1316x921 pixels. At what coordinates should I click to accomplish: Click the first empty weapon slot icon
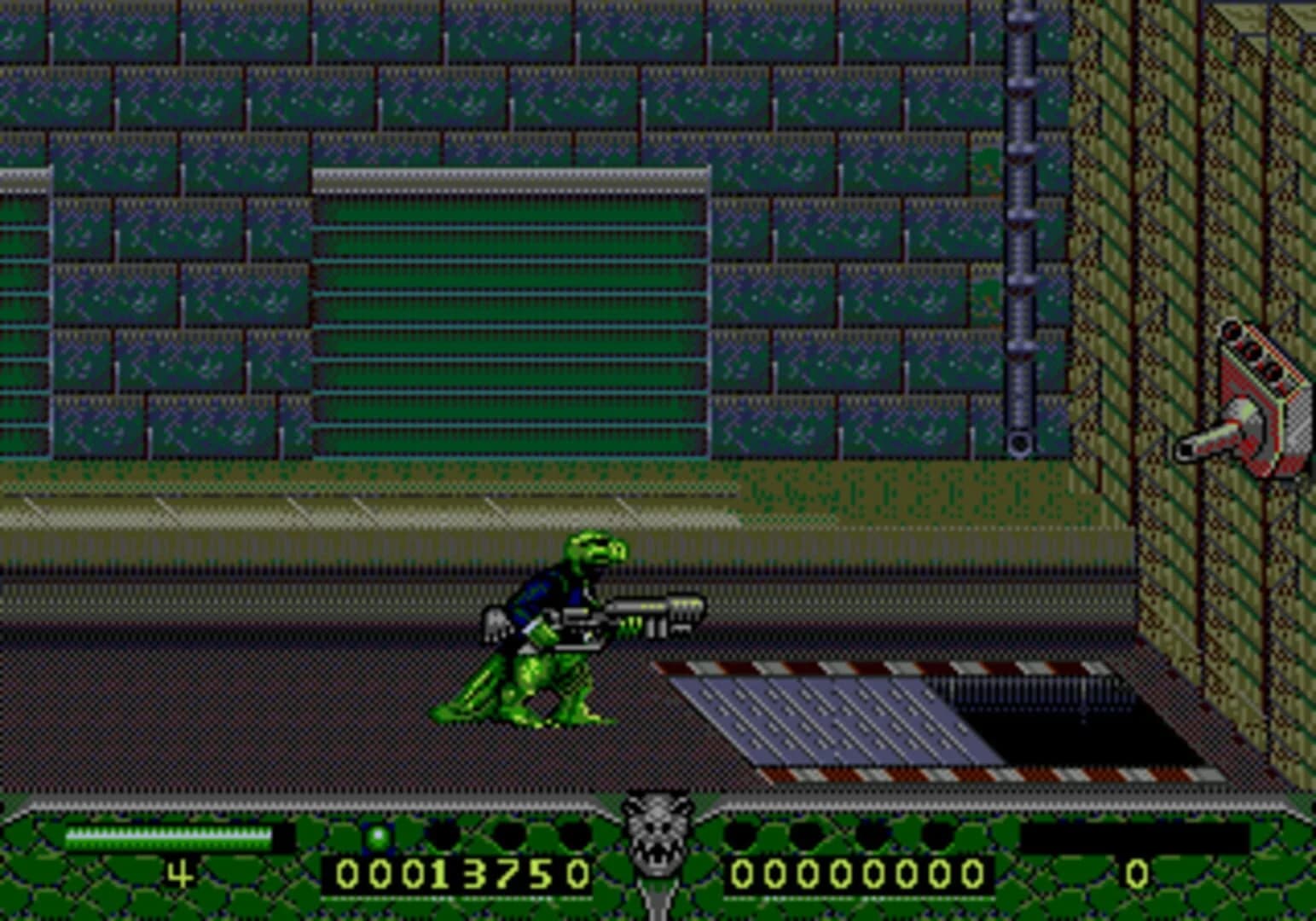point(440,836)
